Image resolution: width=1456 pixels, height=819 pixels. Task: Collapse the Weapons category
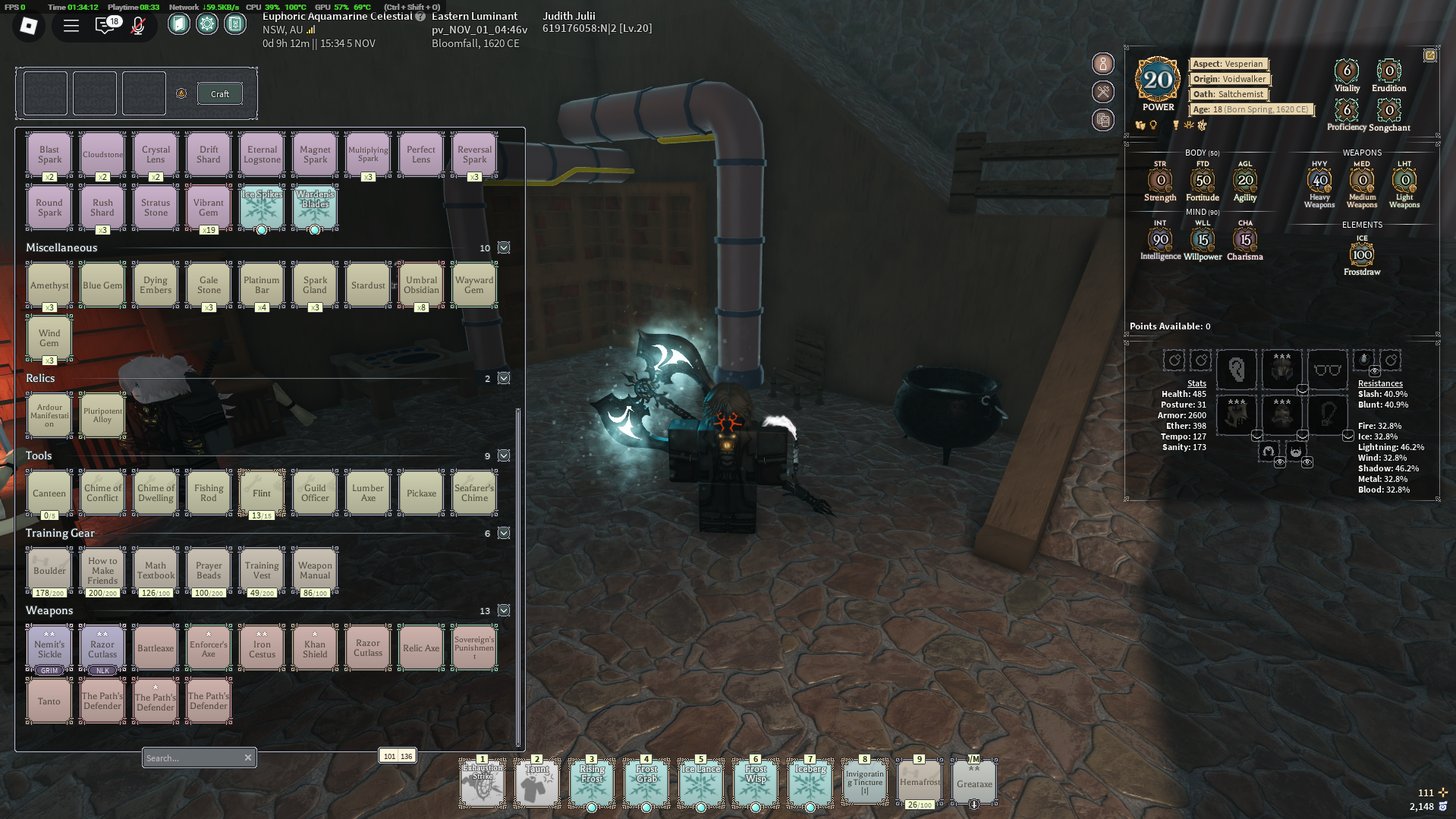coord(504,610)
